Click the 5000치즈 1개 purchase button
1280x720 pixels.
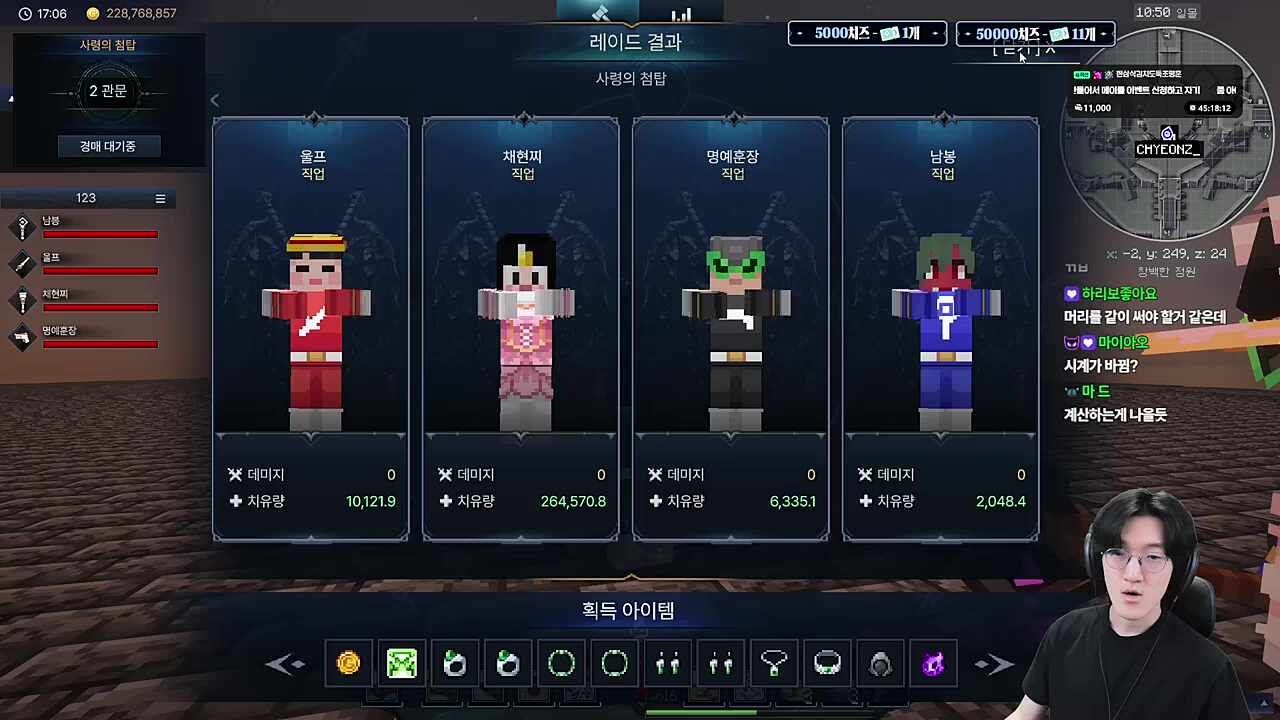coord(866,33)
